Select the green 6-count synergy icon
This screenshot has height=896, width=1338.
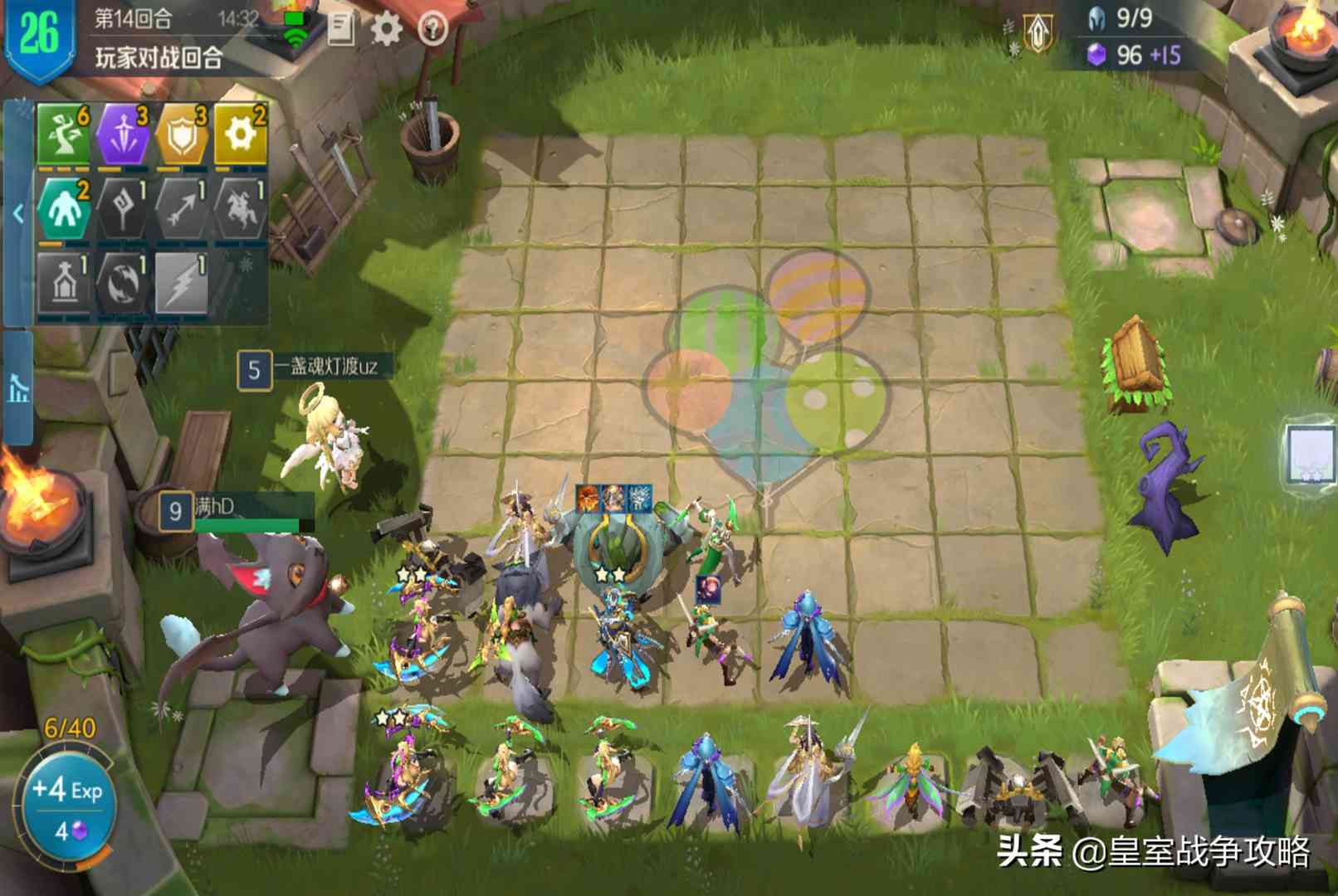[x=64, y=134]
